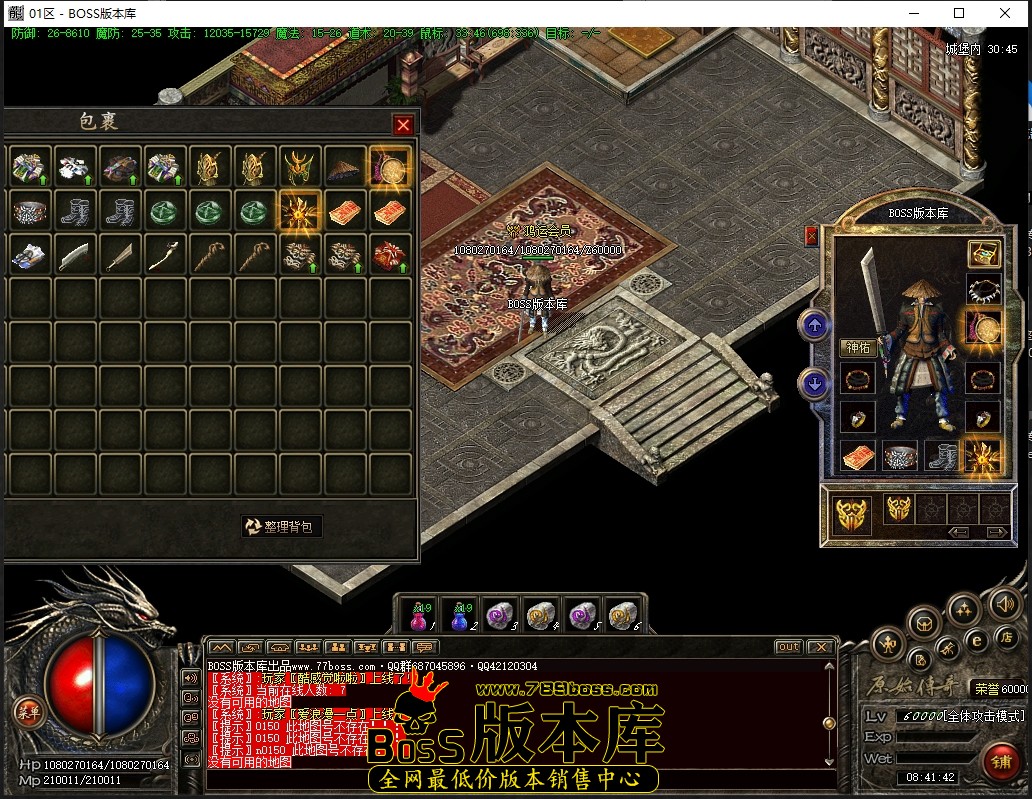1032x799 pixels.
Task: Select the glowing sun emblem in the bag
Action: [x=299, y=211]
